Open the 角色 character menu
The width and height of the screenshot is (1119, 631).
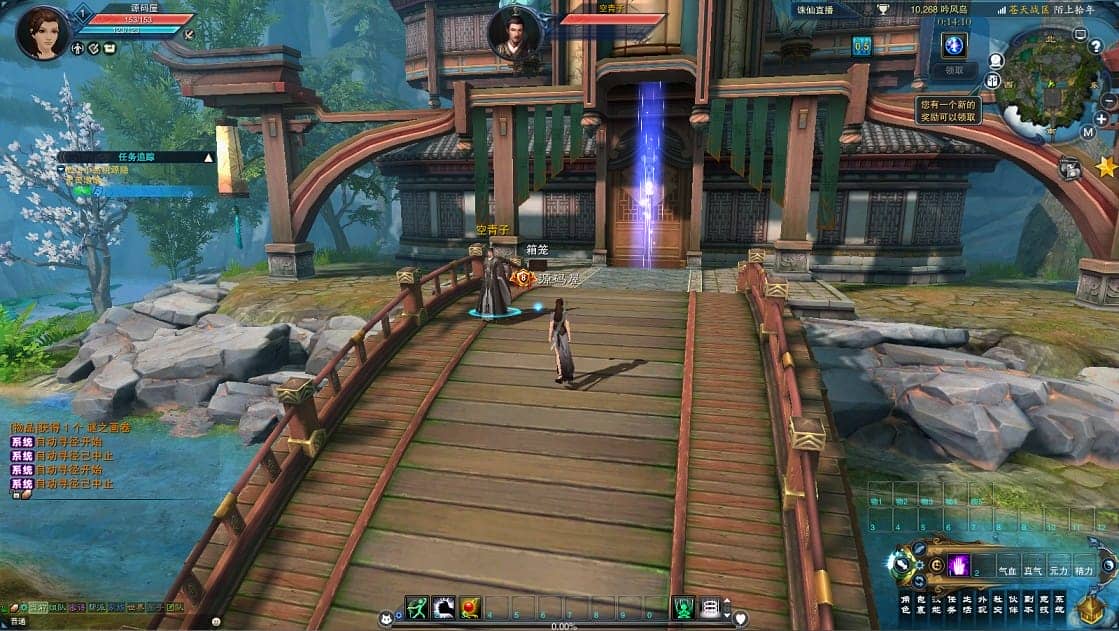coord(906,605)
